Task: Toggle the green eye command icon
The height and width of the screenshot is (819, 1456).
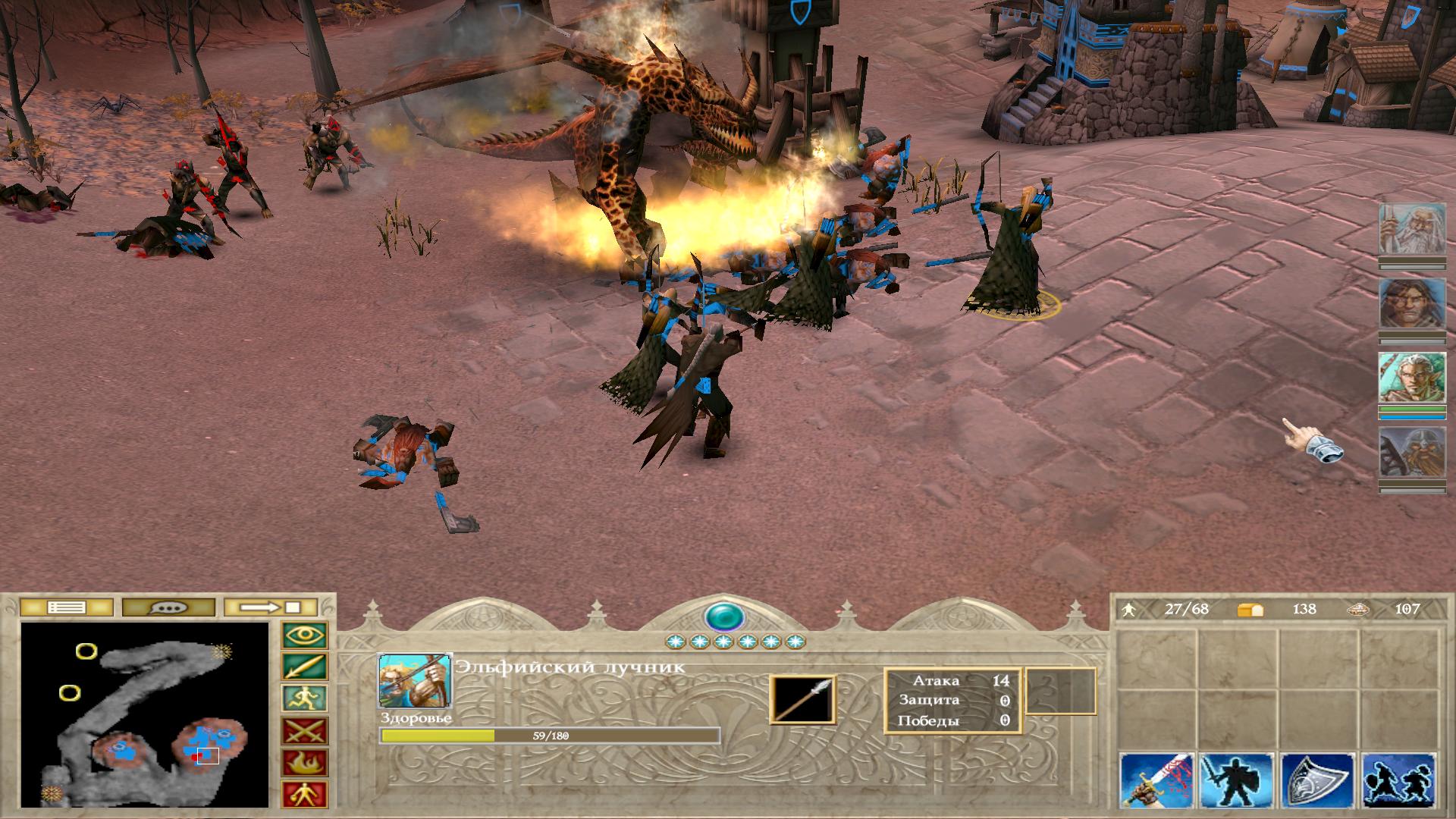Action: [x=305, y=635]
